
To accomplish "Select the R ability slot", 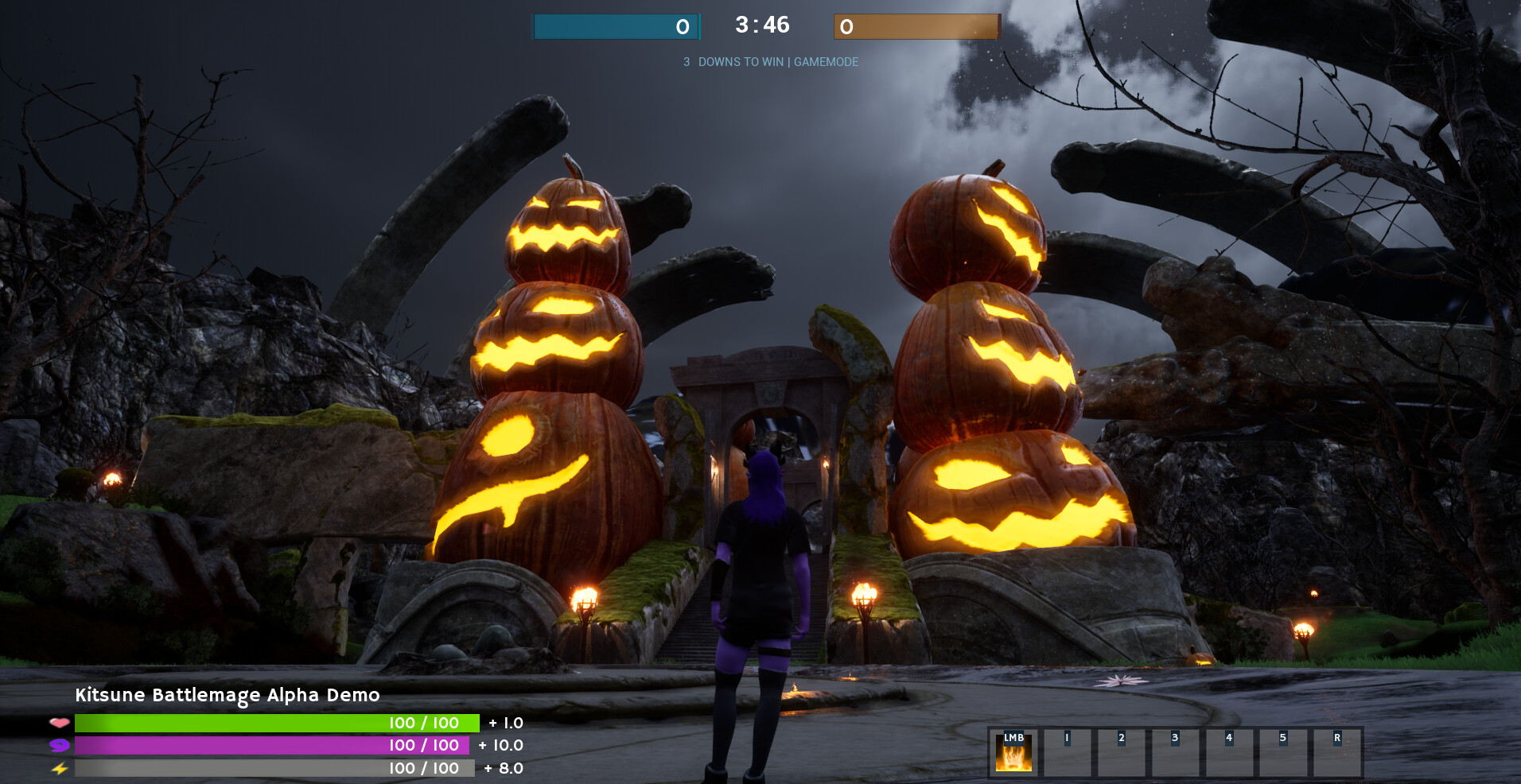I will tap(1339, 751).
